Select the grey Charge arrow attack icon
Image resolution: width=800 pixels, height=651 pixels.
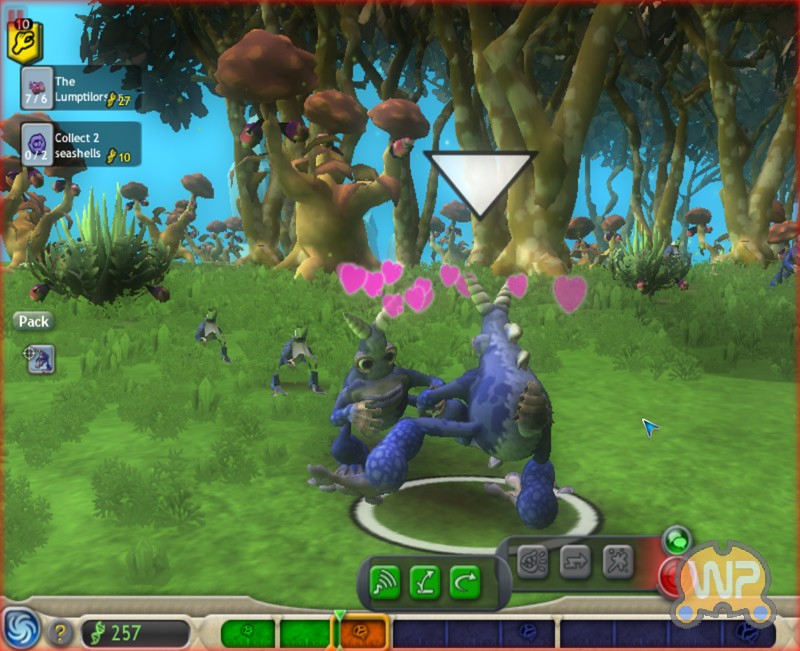pyautogui.click(x=576, y=562)
